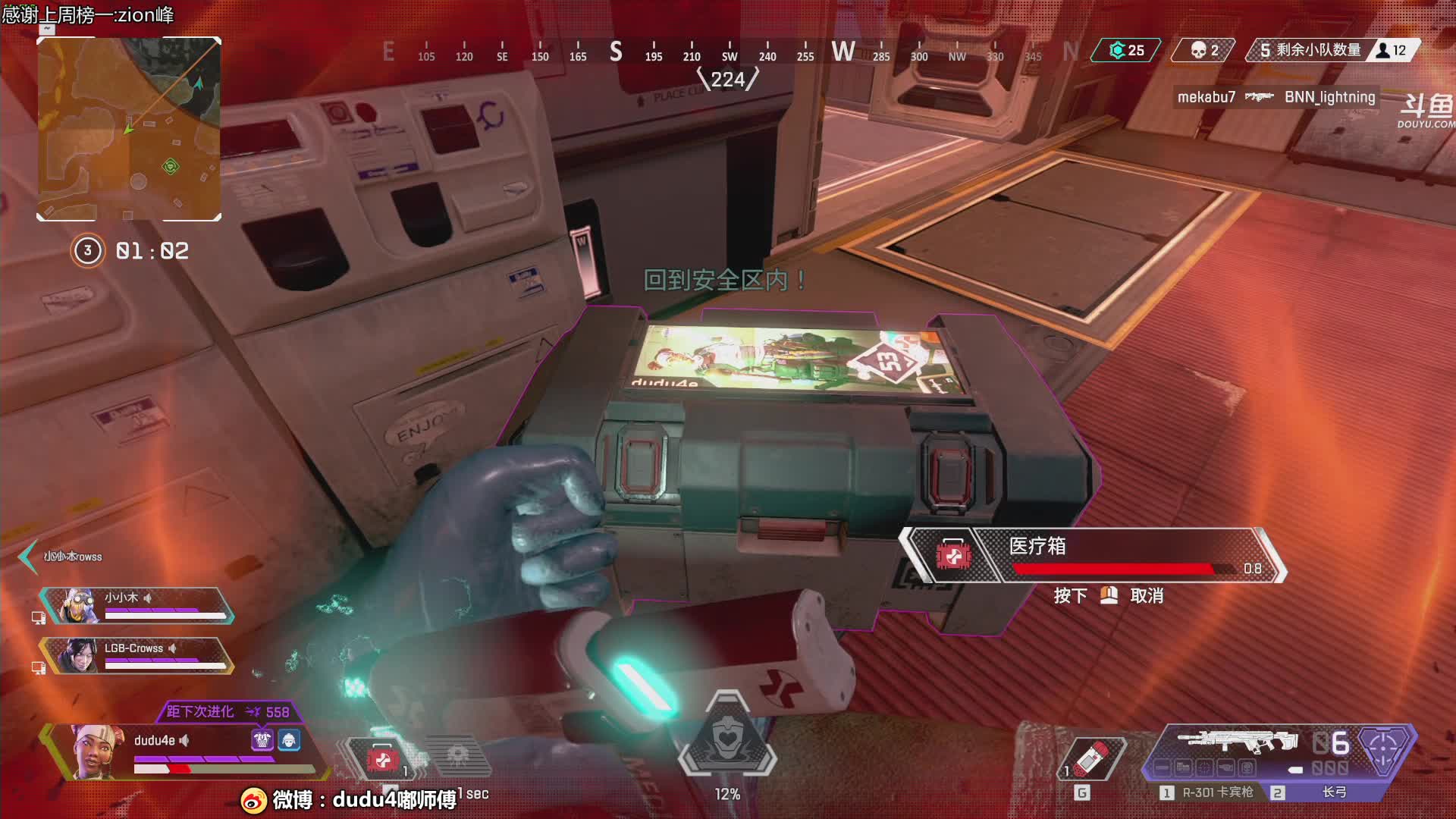Click the Douyu logo watermark
Viewport: 1456px width, 819px height.
1425,111
